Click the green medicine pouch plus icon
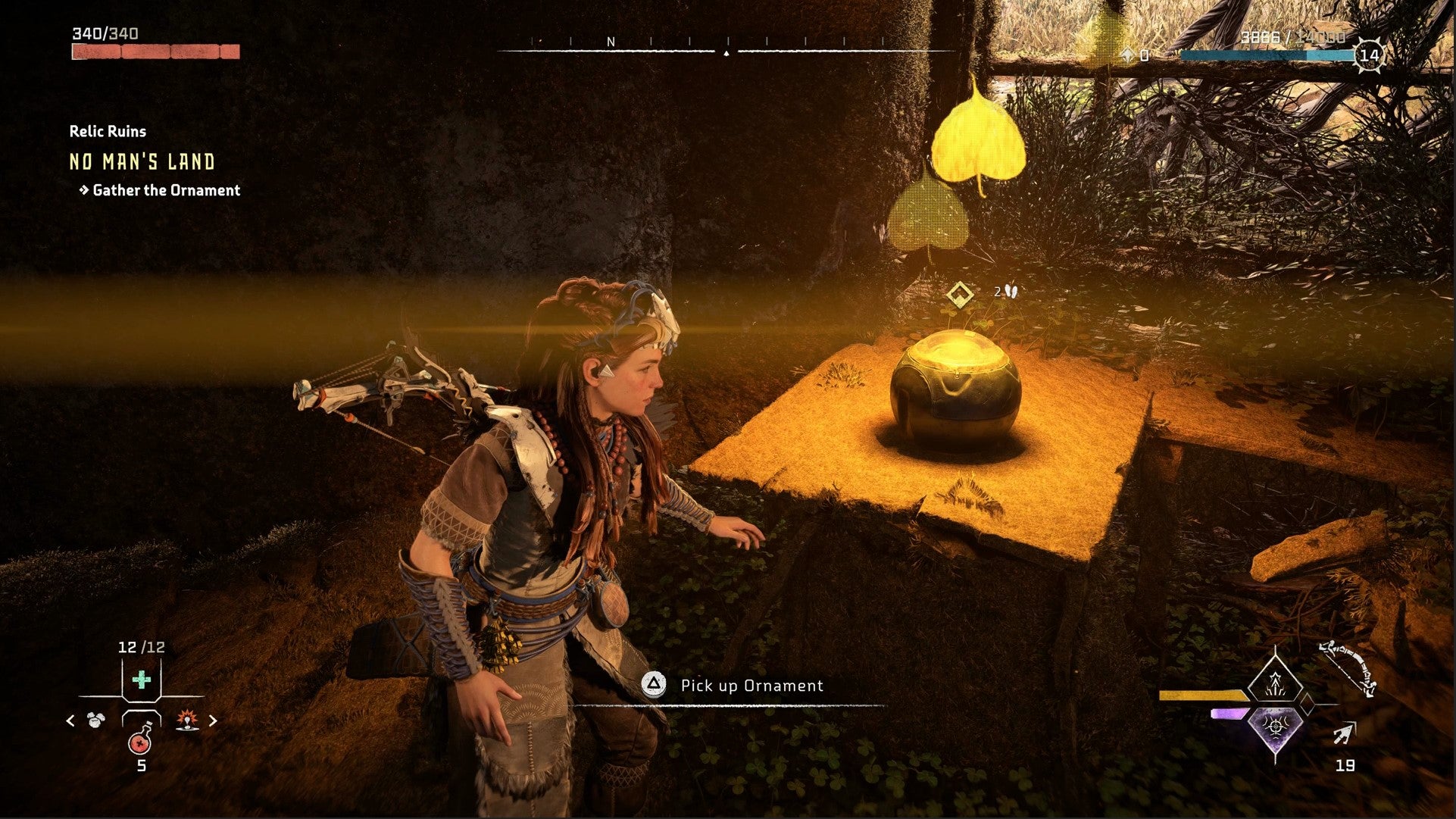The width and height of the screenshot is (1456, 819). click(x=140, y=679)
